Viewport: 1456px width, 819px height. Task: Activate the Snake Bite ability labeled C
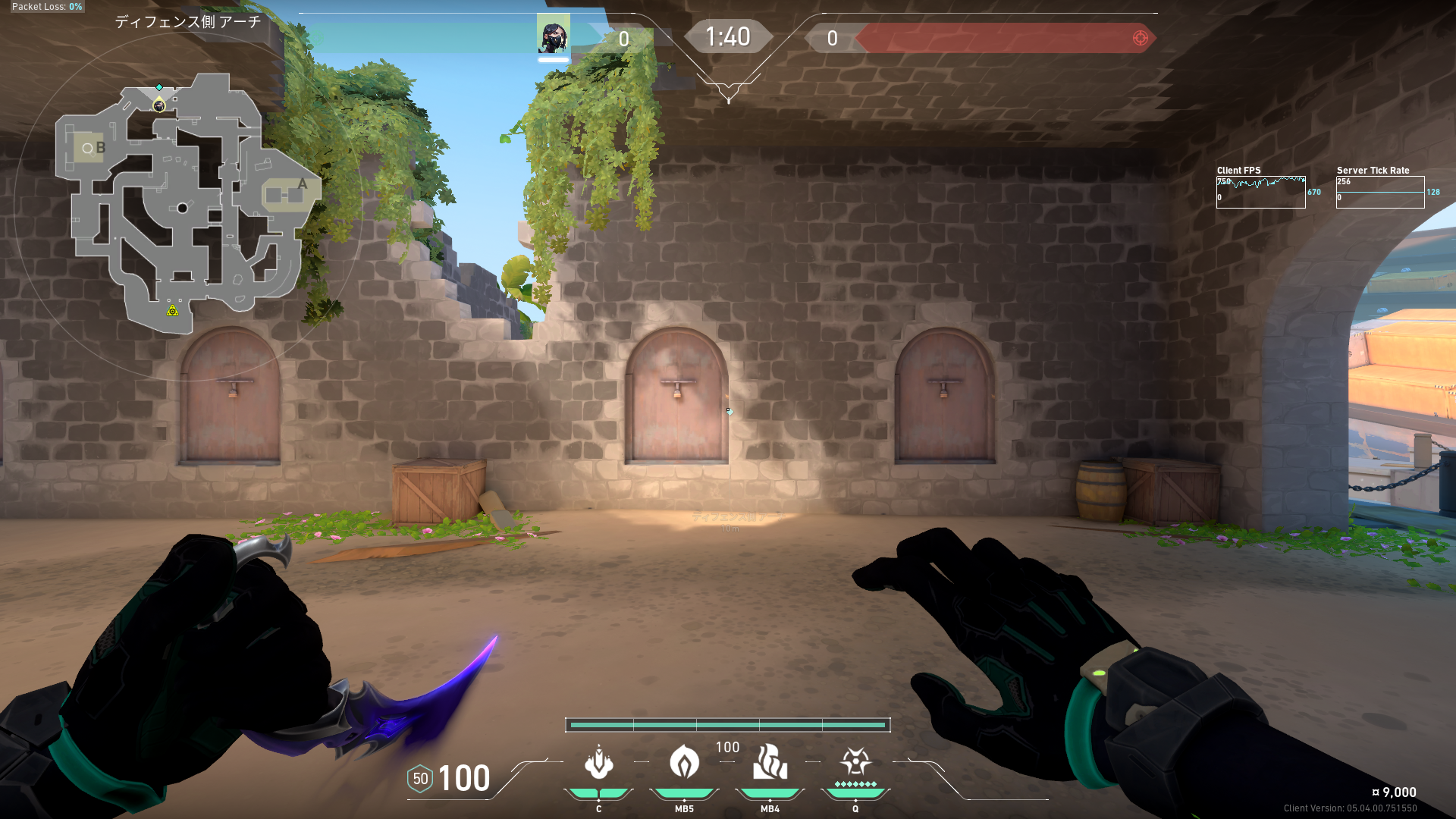pyautogui.click(x=598, y=763)
